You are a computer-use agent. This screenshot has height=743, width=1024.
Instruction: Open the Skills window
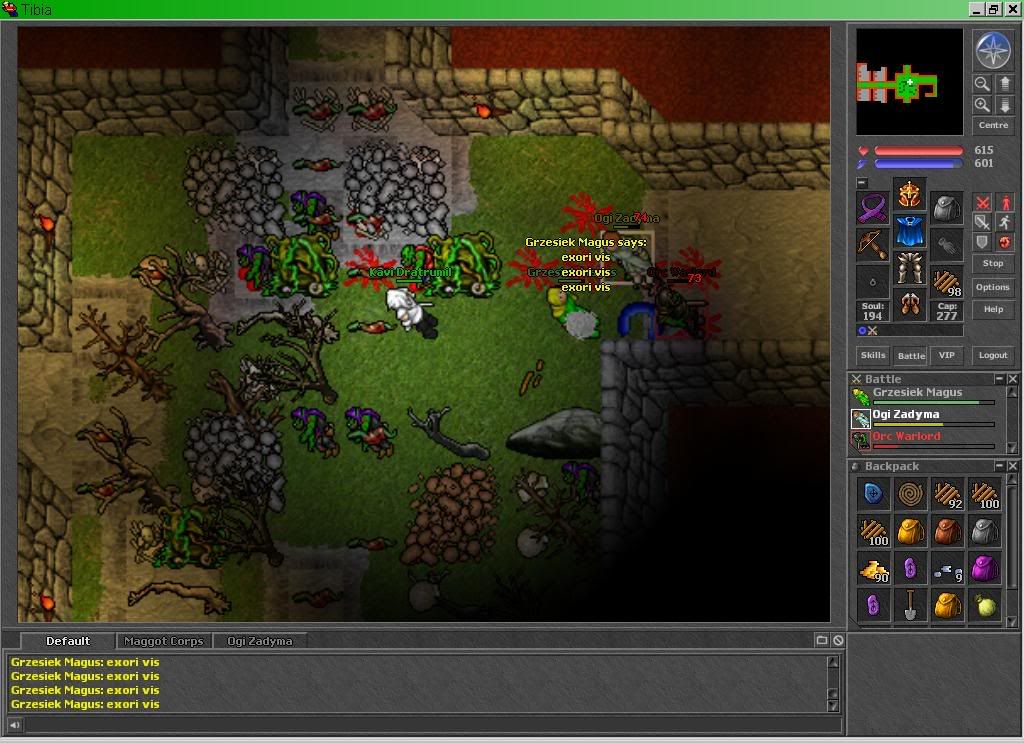click(873, 355)
